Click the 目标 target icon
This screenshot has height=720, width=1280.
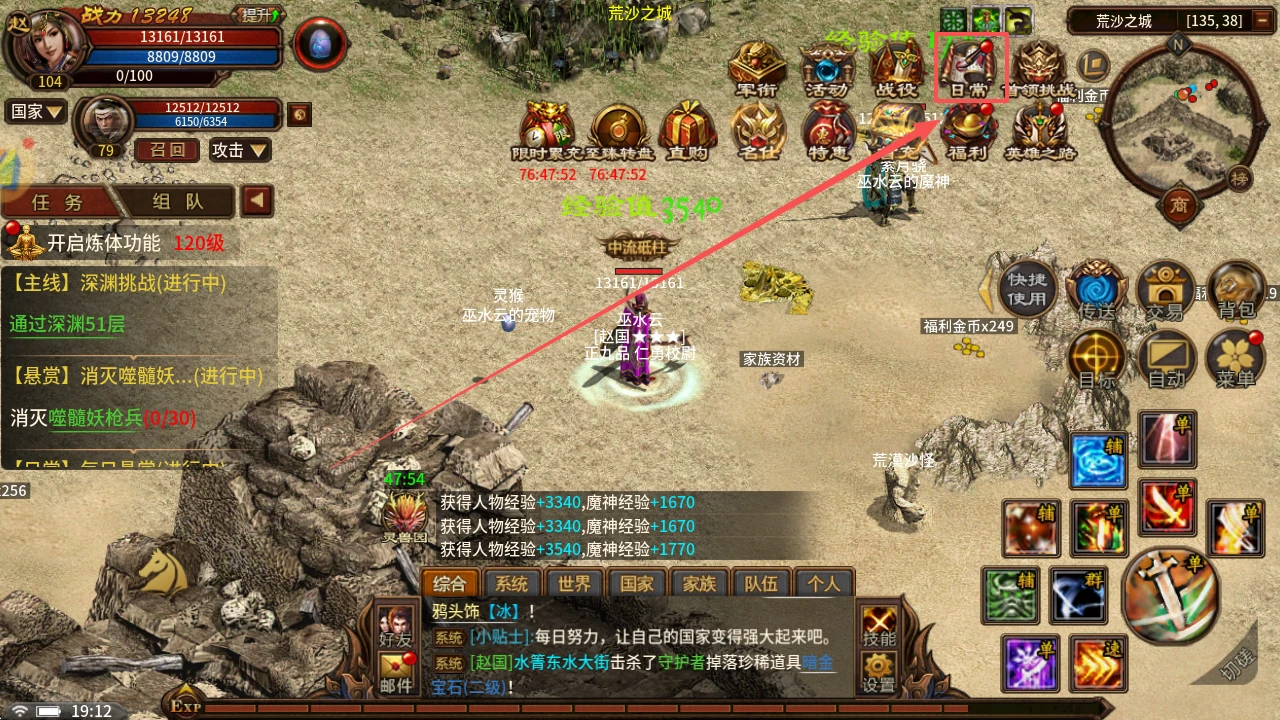1096,358
